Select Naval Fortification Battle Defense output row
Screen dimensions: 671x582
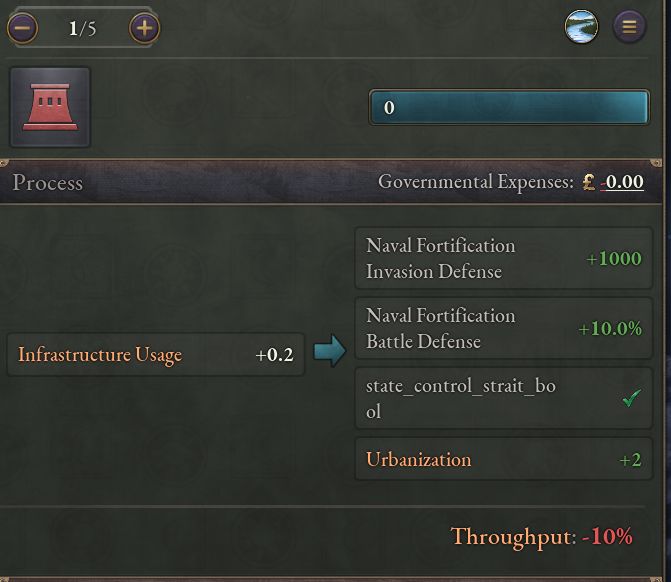click(503, 329)
